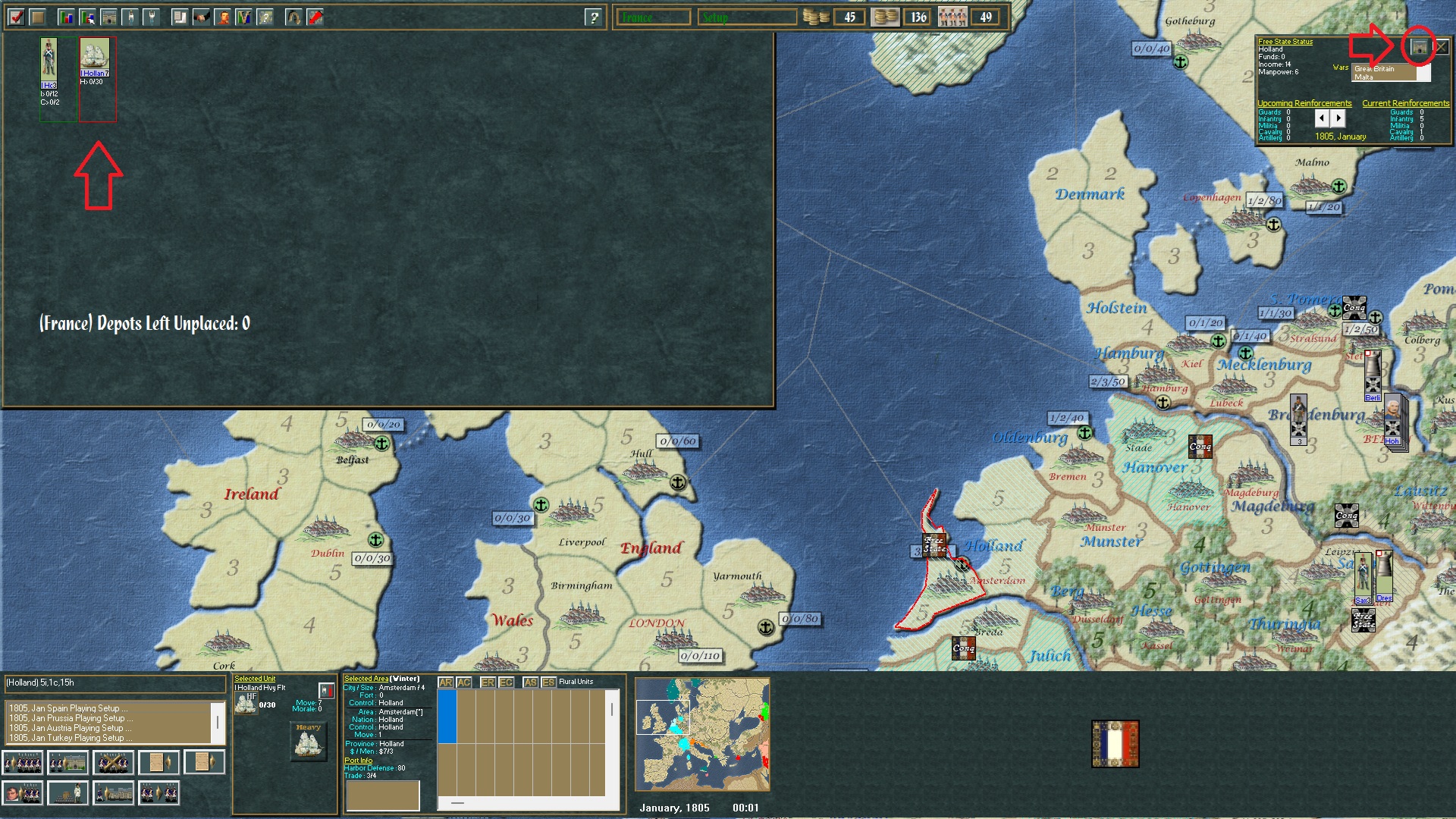Switch to the AC units tab
This screenshot has width=1456, height=819.
(x=465, y=682)
